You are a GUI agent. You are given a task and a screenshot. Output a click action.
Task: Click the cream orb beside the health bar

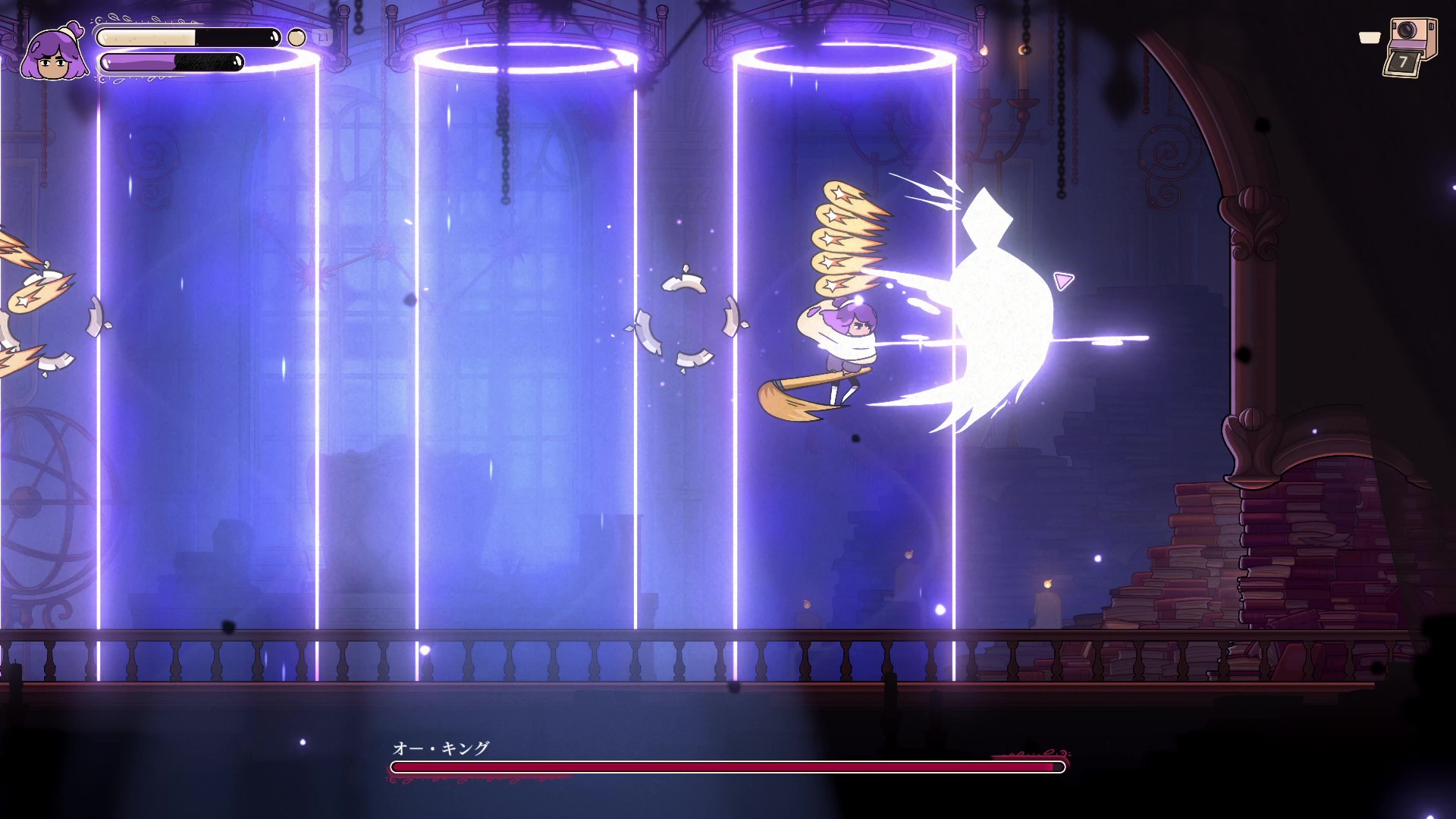[x=297, y=38]
